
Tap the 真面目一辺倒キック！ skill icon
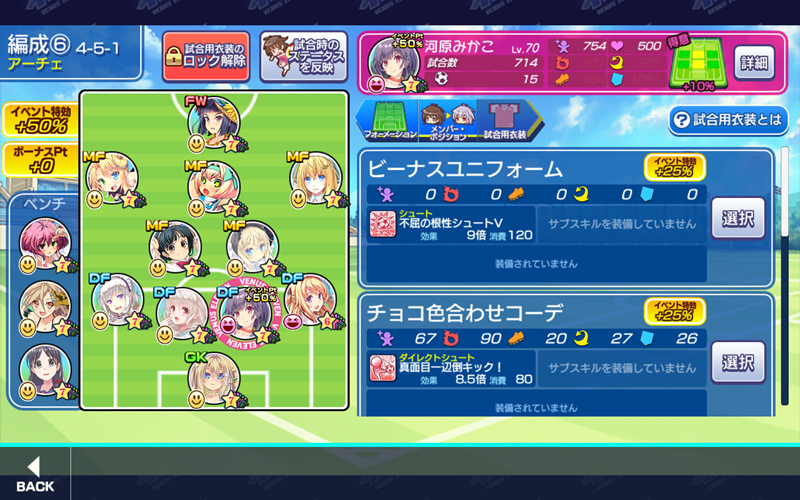383,367
